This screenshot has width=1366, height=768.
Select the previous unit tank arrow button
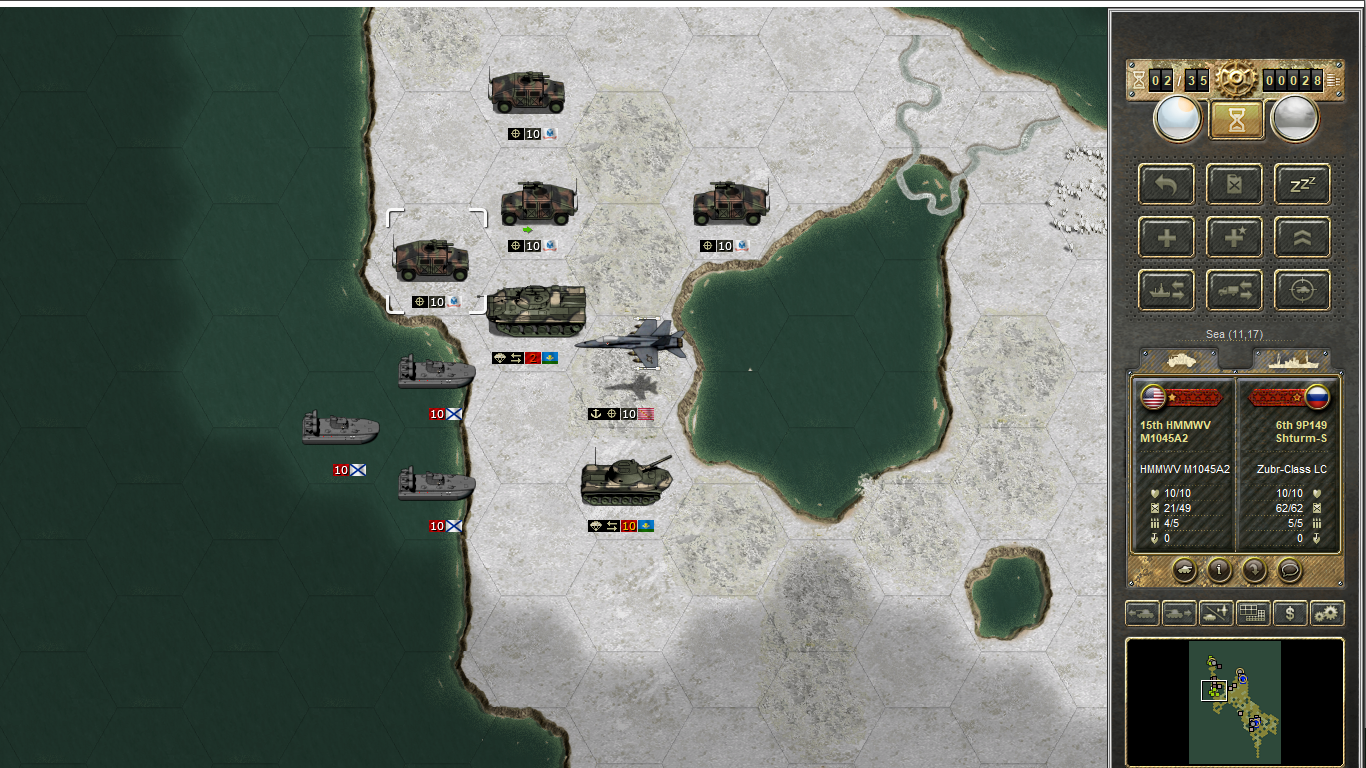pyautogui.click(x=1142, y=613)
